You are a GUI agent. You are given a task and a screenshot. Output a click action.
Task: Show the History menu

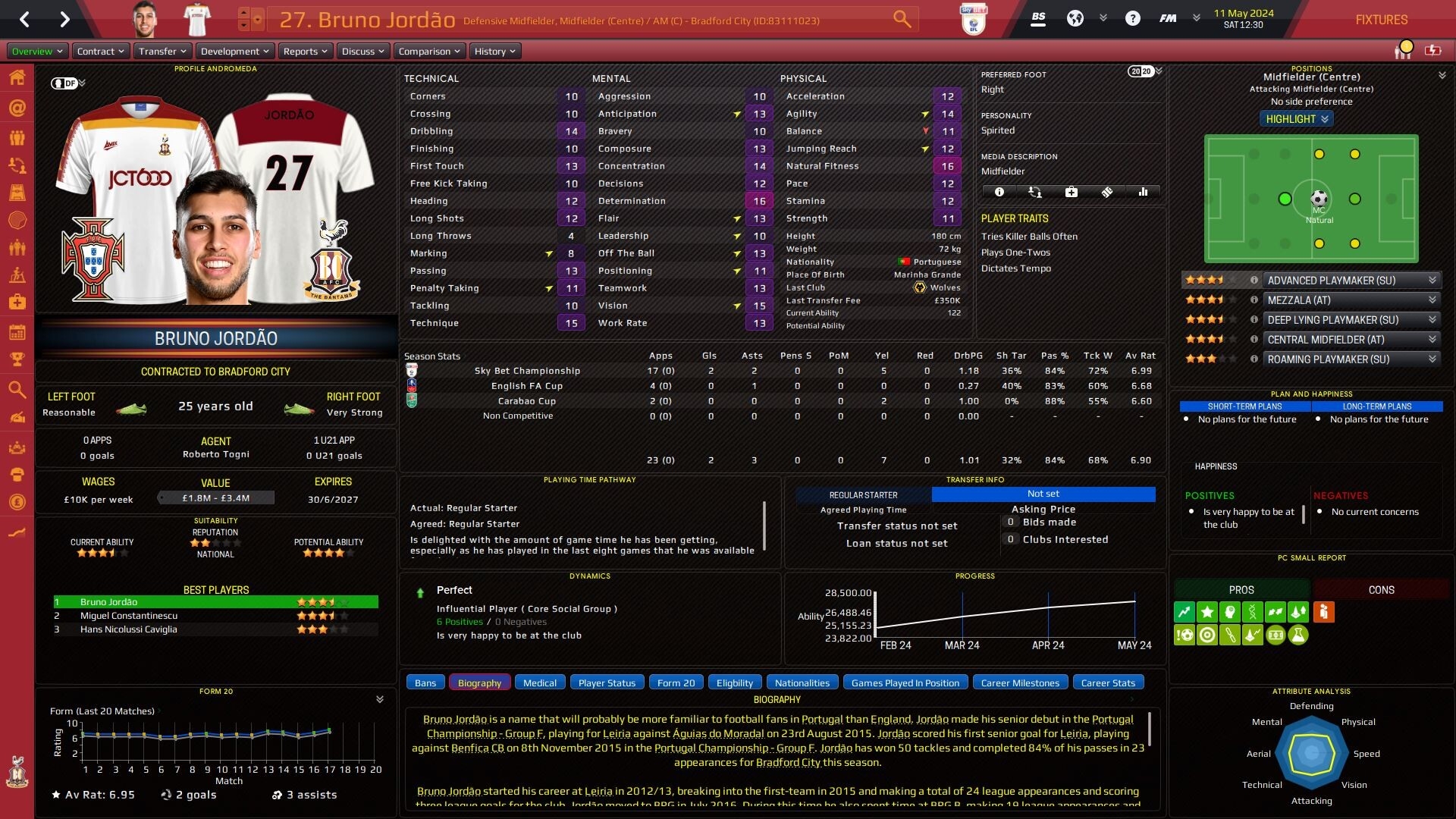tap(494, 51)
